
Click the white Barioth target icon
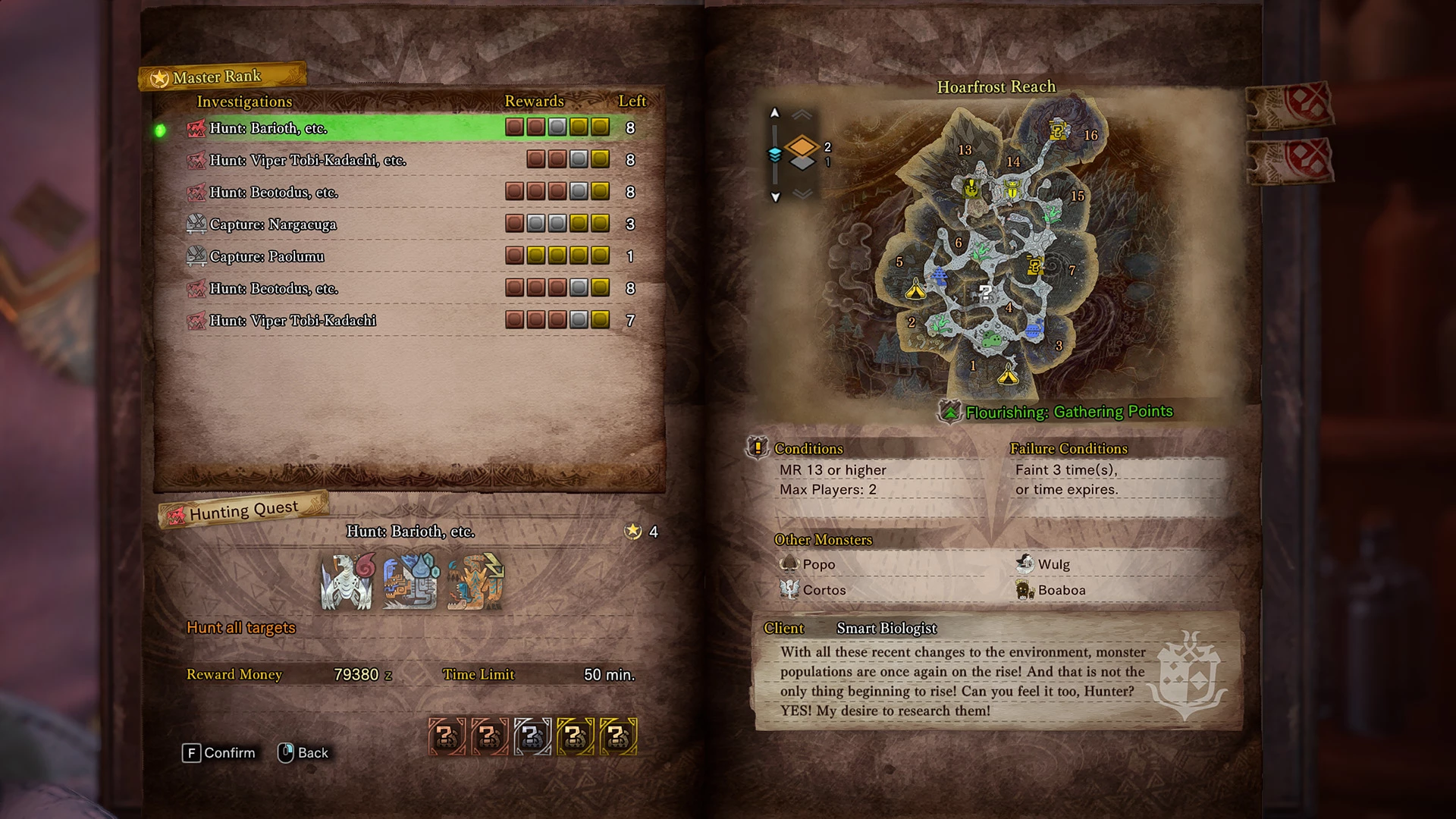(x=347, y=582)
